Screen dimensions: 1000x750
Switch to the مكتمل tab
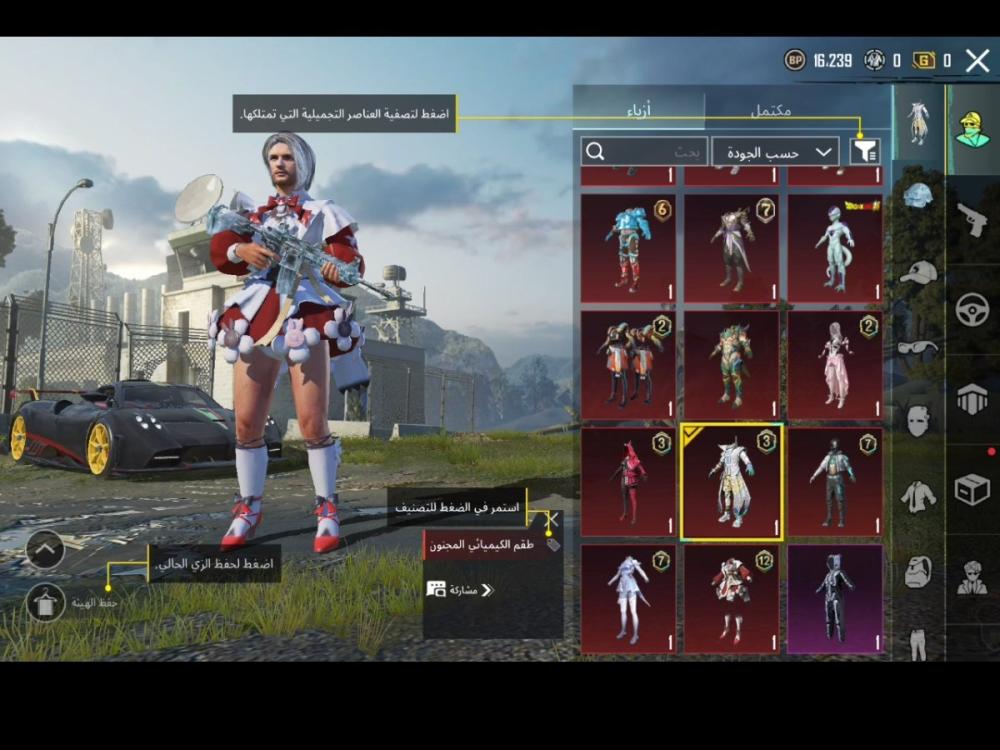pos(770,111)
